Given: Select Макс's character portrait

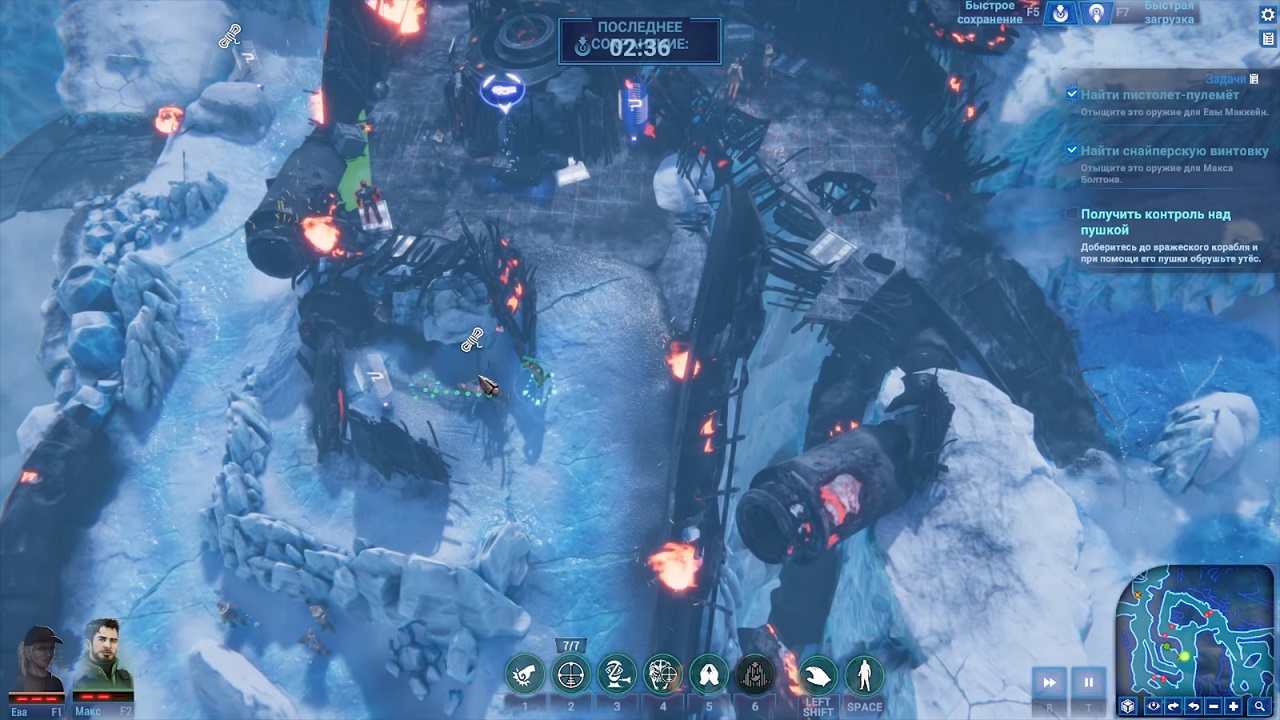Looking at the screenshot, I should (x=104, y=662).
